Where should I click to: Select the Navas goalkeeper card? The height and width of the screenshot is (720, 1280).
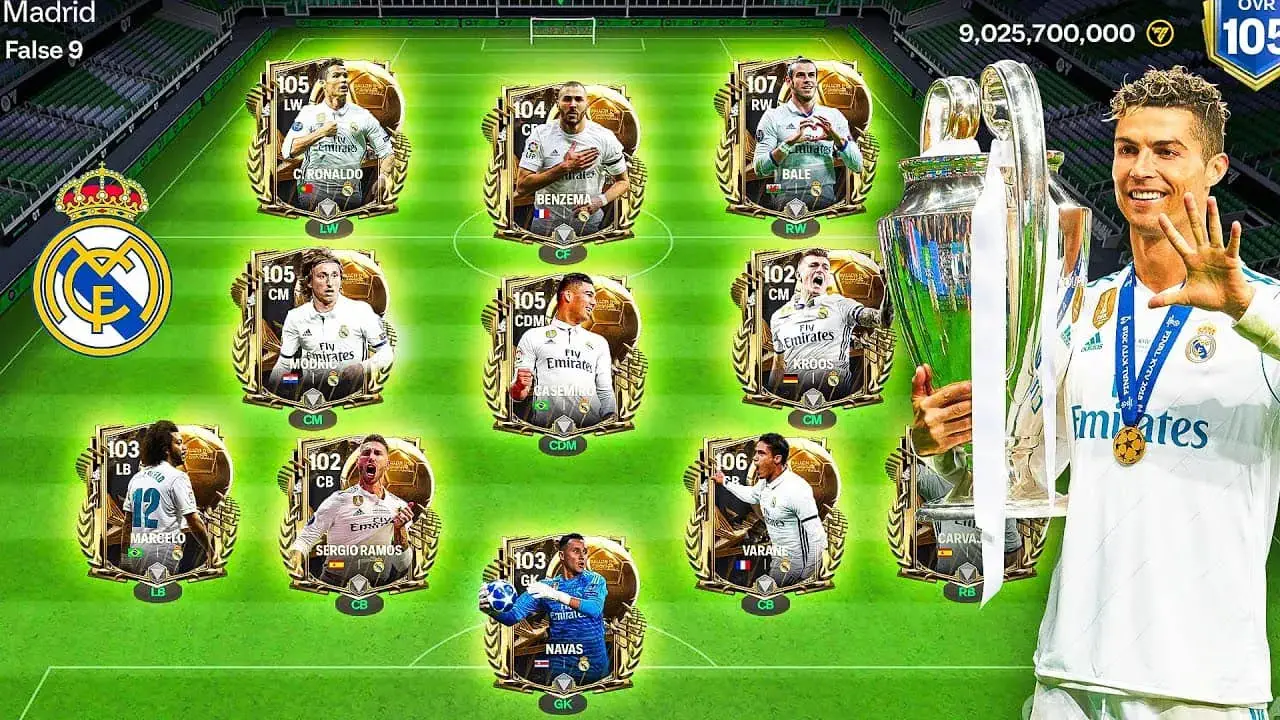coord(562,612)
